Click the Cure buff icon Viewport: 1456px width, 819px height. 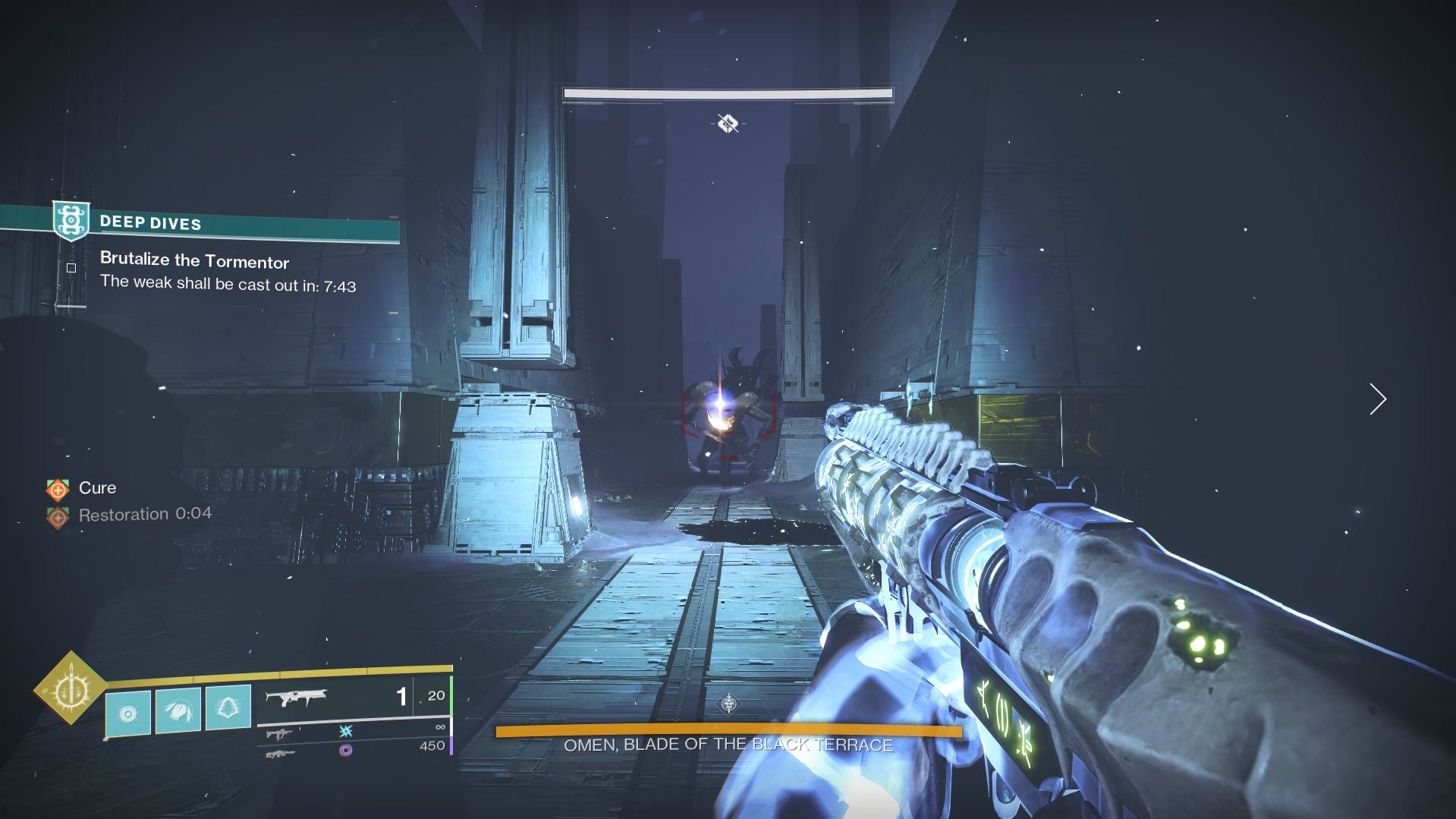(x=57, y=488)
